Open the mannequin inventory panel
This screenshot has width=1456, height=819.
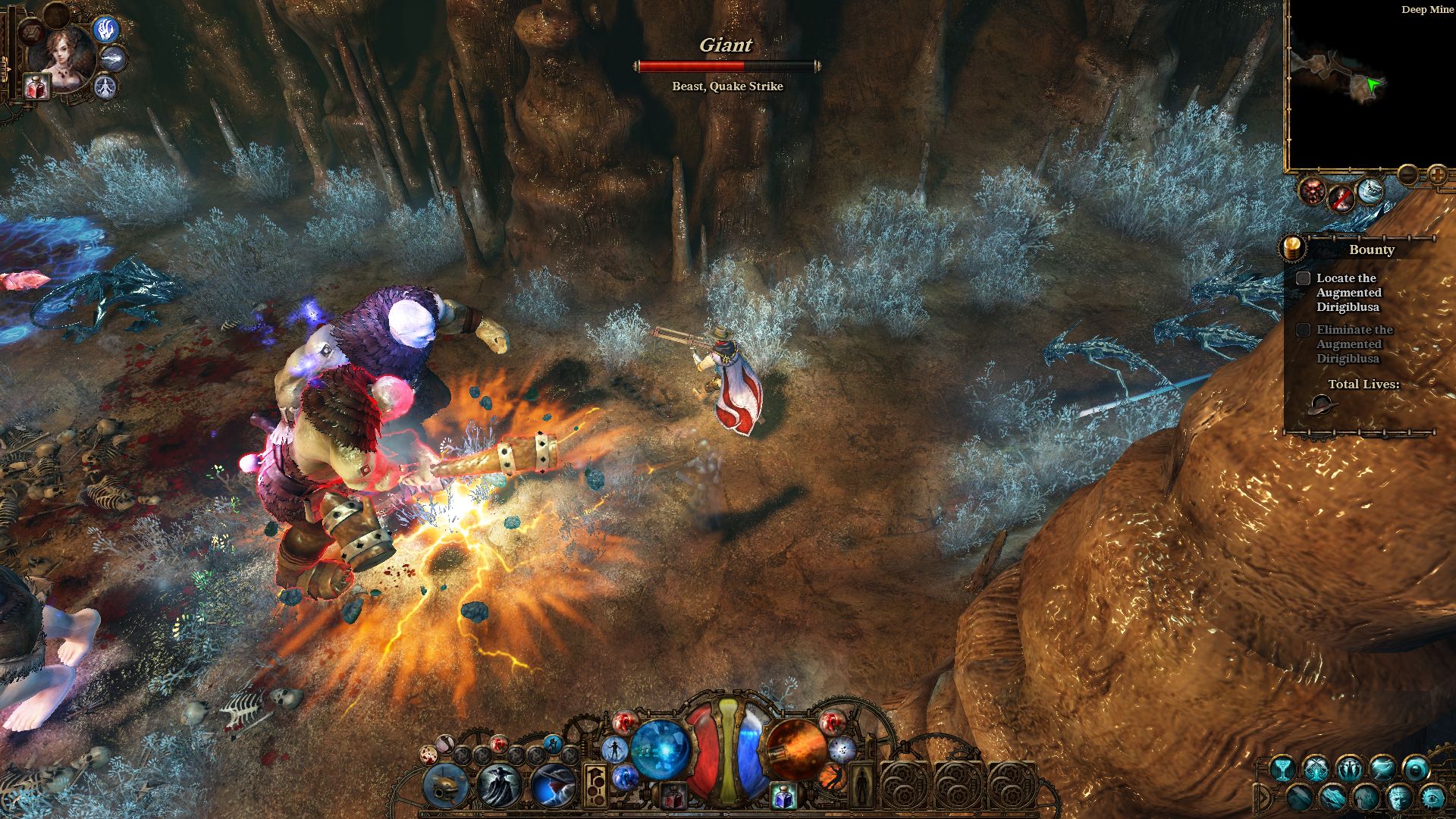tap(862, 786)
